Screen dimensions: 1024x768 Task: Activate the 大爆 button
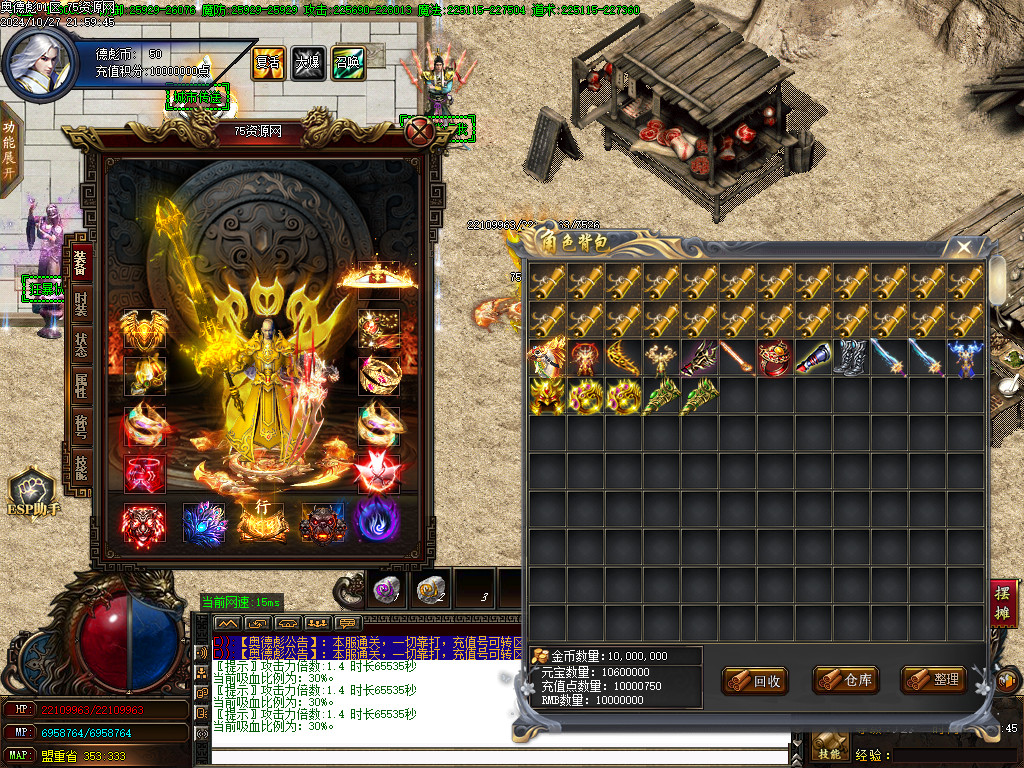pyautogui.click(x=307, y=63)
